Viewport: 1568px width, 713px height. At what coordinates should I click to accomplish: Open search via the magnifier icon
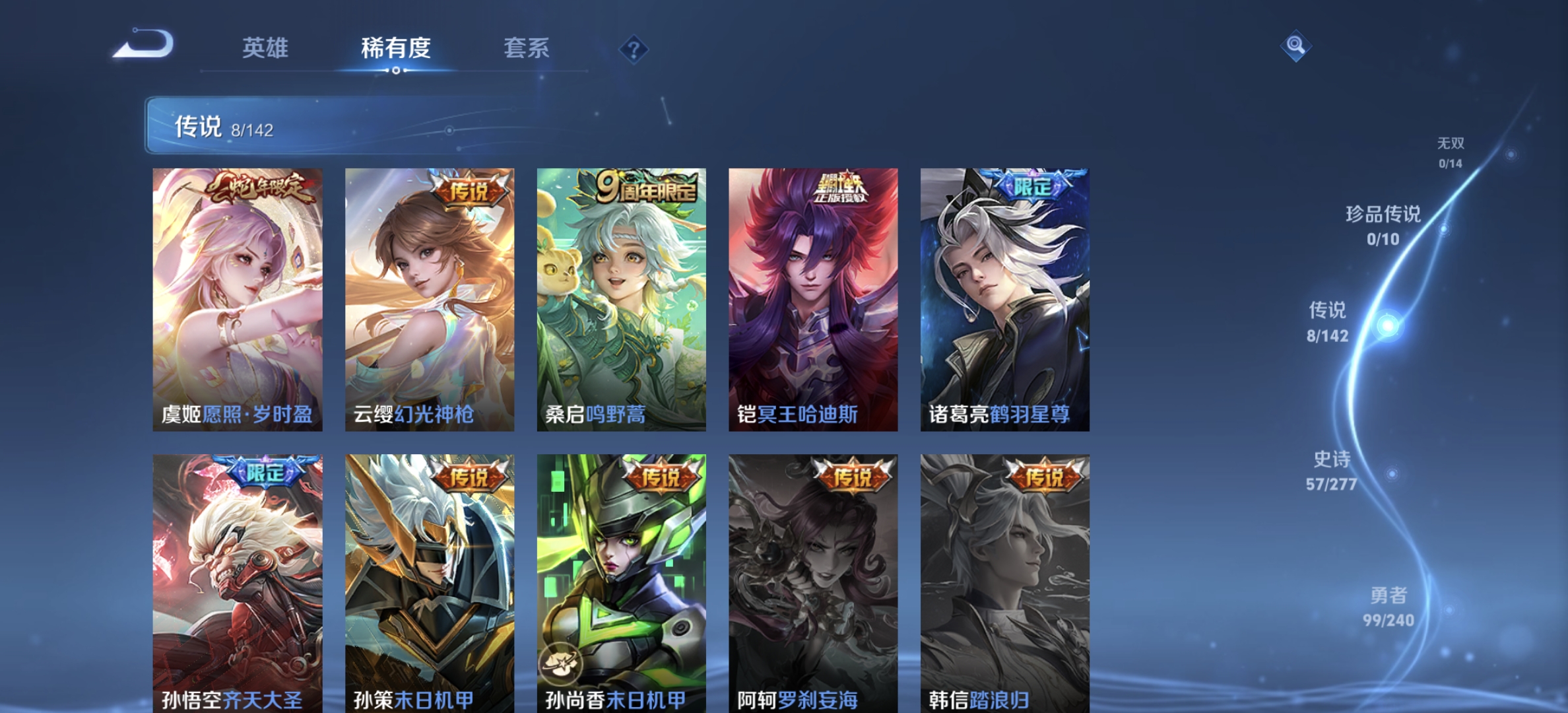pos(1295,45)
